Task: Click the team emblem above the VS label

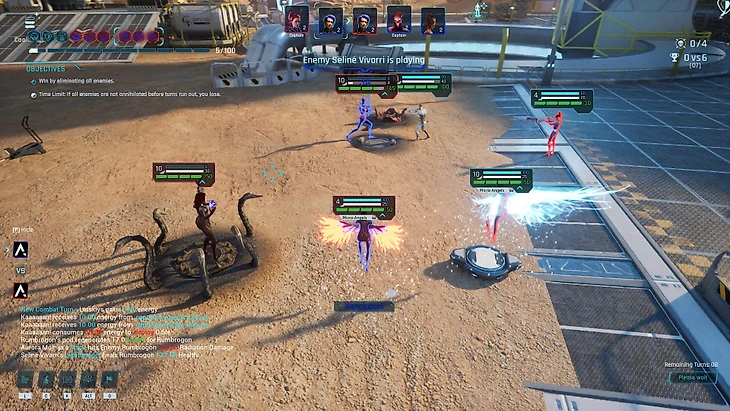Action: (21, 250)
